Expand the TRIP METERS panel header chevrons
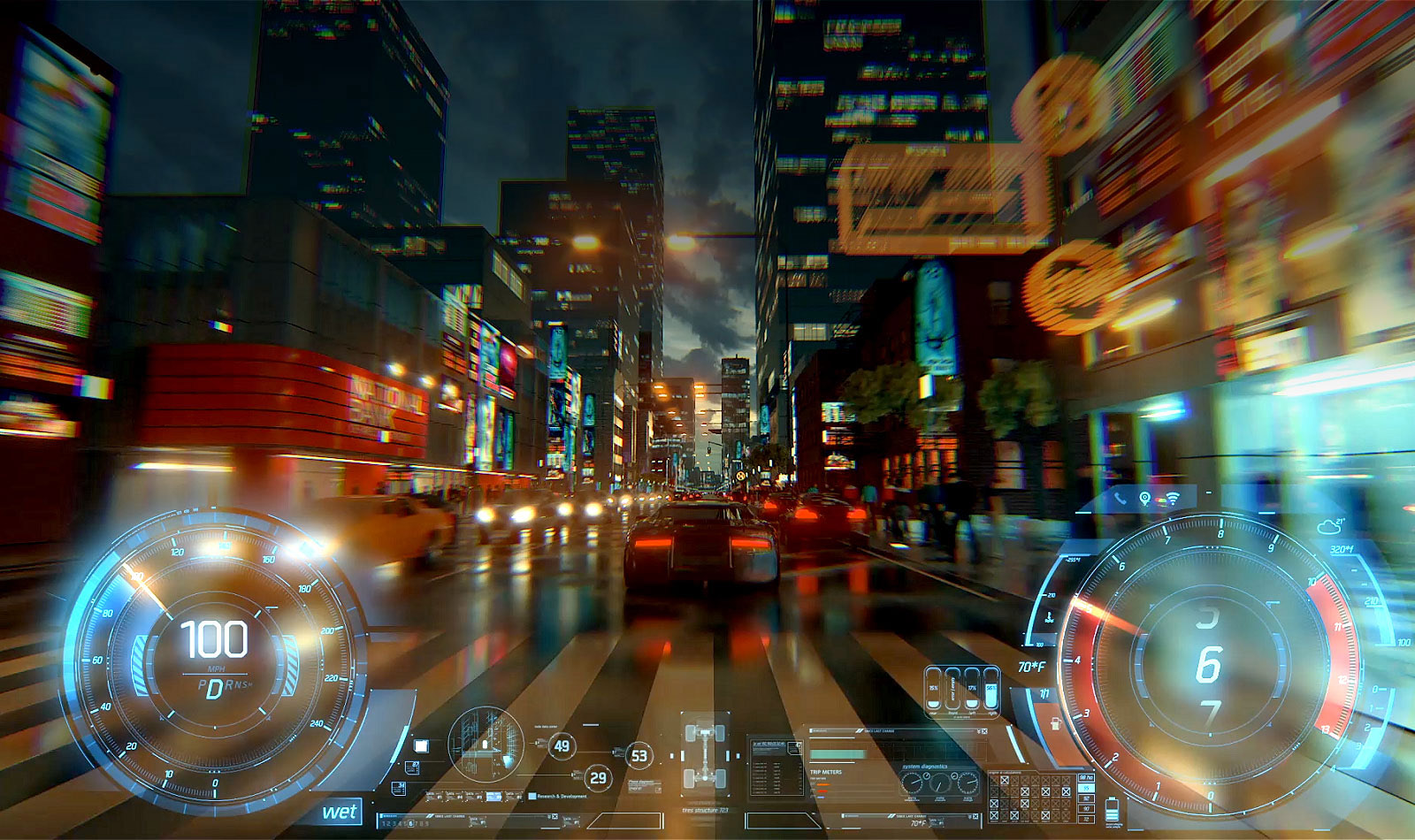 pos(979,731)
